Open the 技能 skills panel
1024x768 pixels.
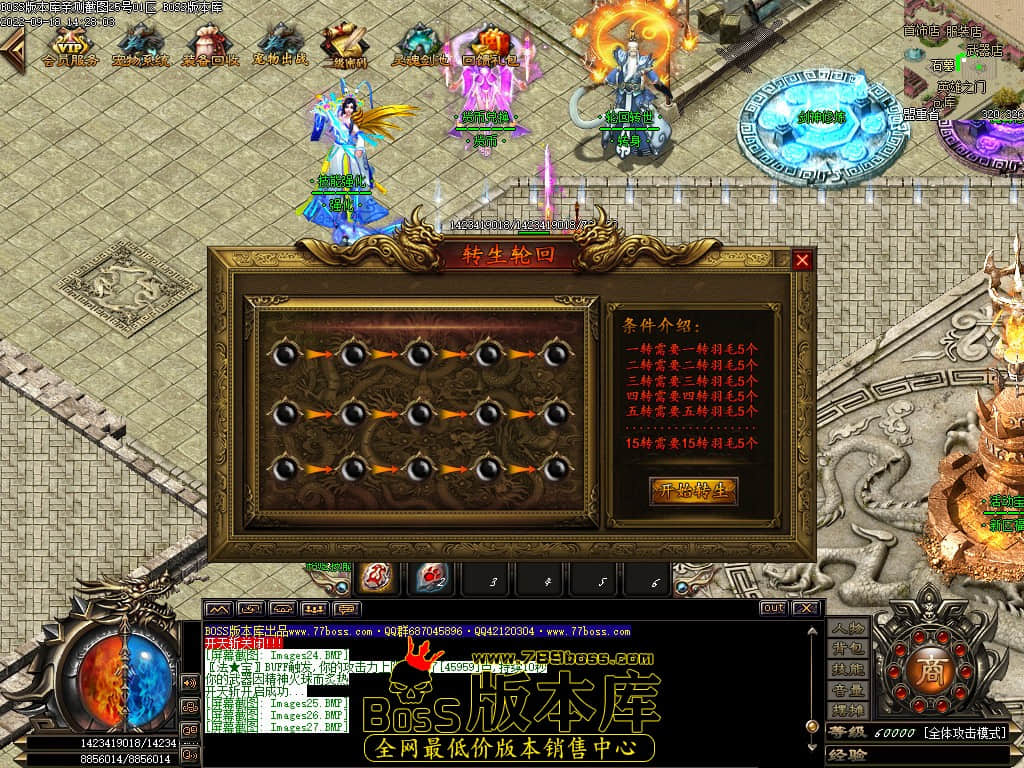848,669
